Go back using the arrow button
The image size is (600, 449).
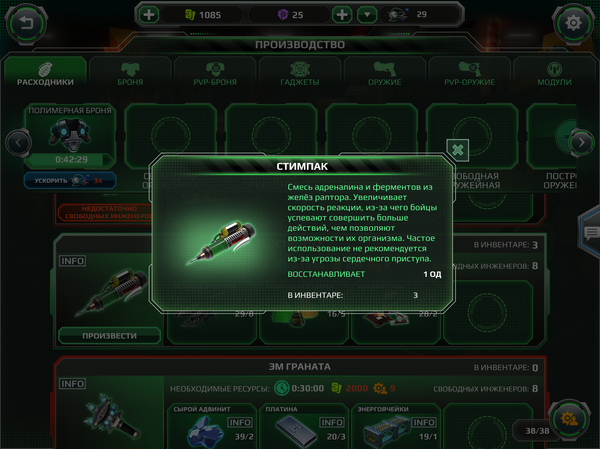(26, 21)
